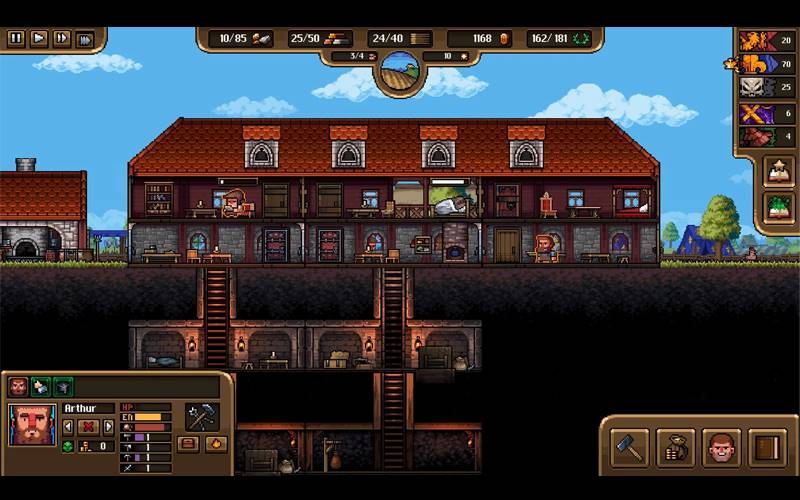800x500 pixels.
Task: Cycle to the previous dwarf
Action: point(68,426)
